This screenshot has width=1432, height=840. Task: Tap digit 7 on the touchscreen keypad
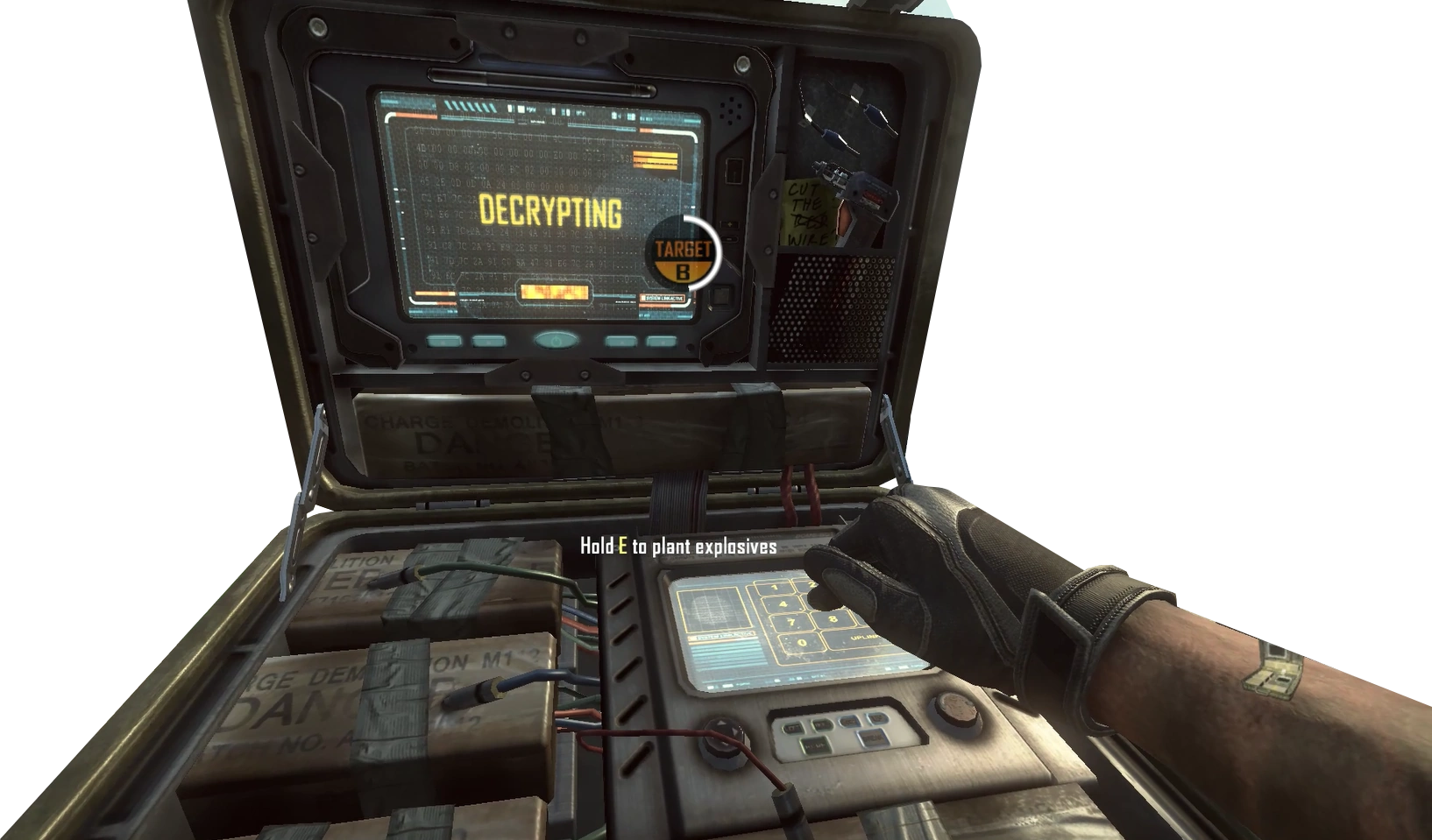791,622
